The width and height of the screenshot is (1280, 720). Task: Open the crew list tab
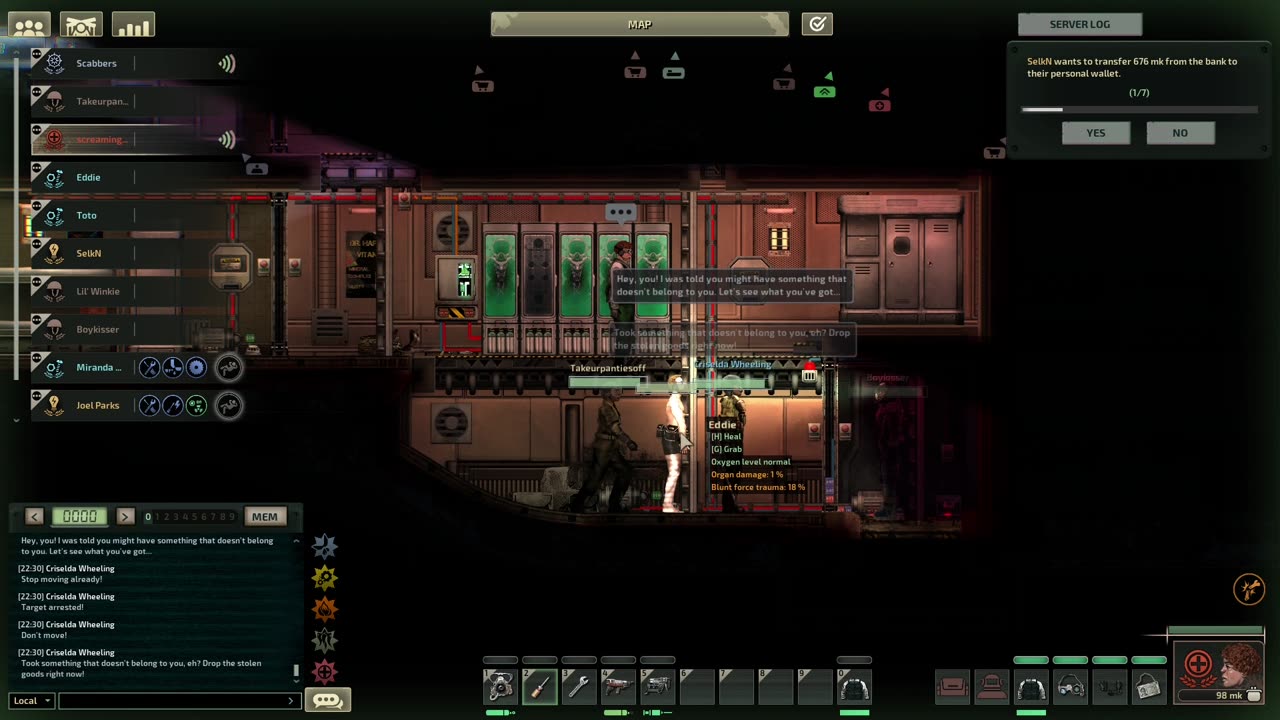tap(29, 26)
